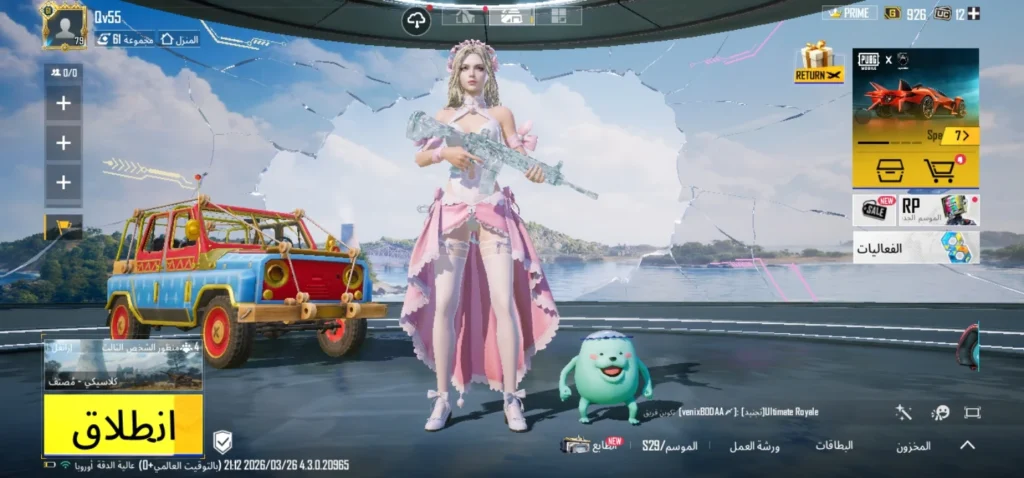1024x478 pixels.
Task: Go to ورشة العمل workshop
Action: click(754, 445)
